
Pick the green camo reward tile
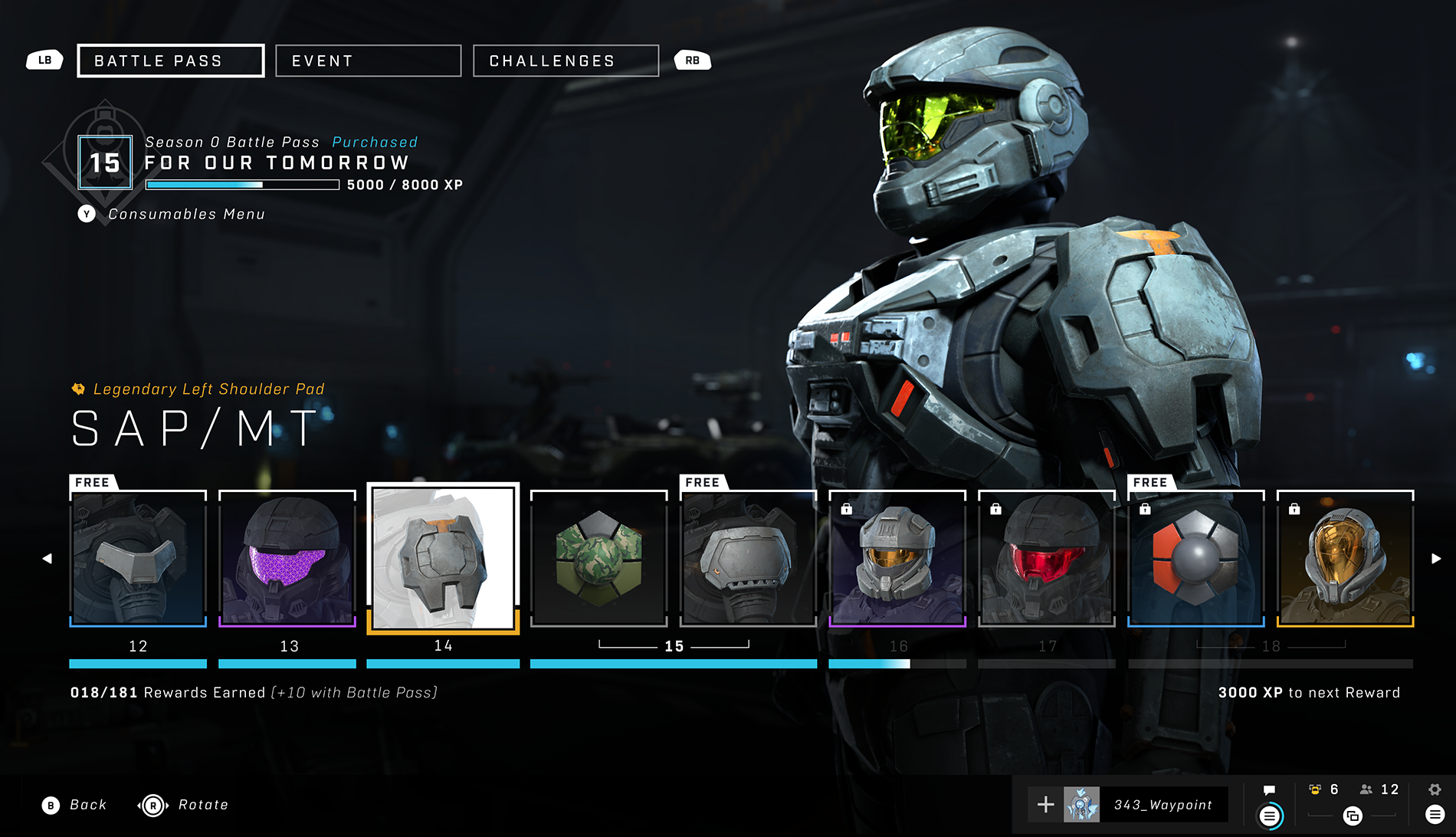pyautogui.click(x=598, y=558)
